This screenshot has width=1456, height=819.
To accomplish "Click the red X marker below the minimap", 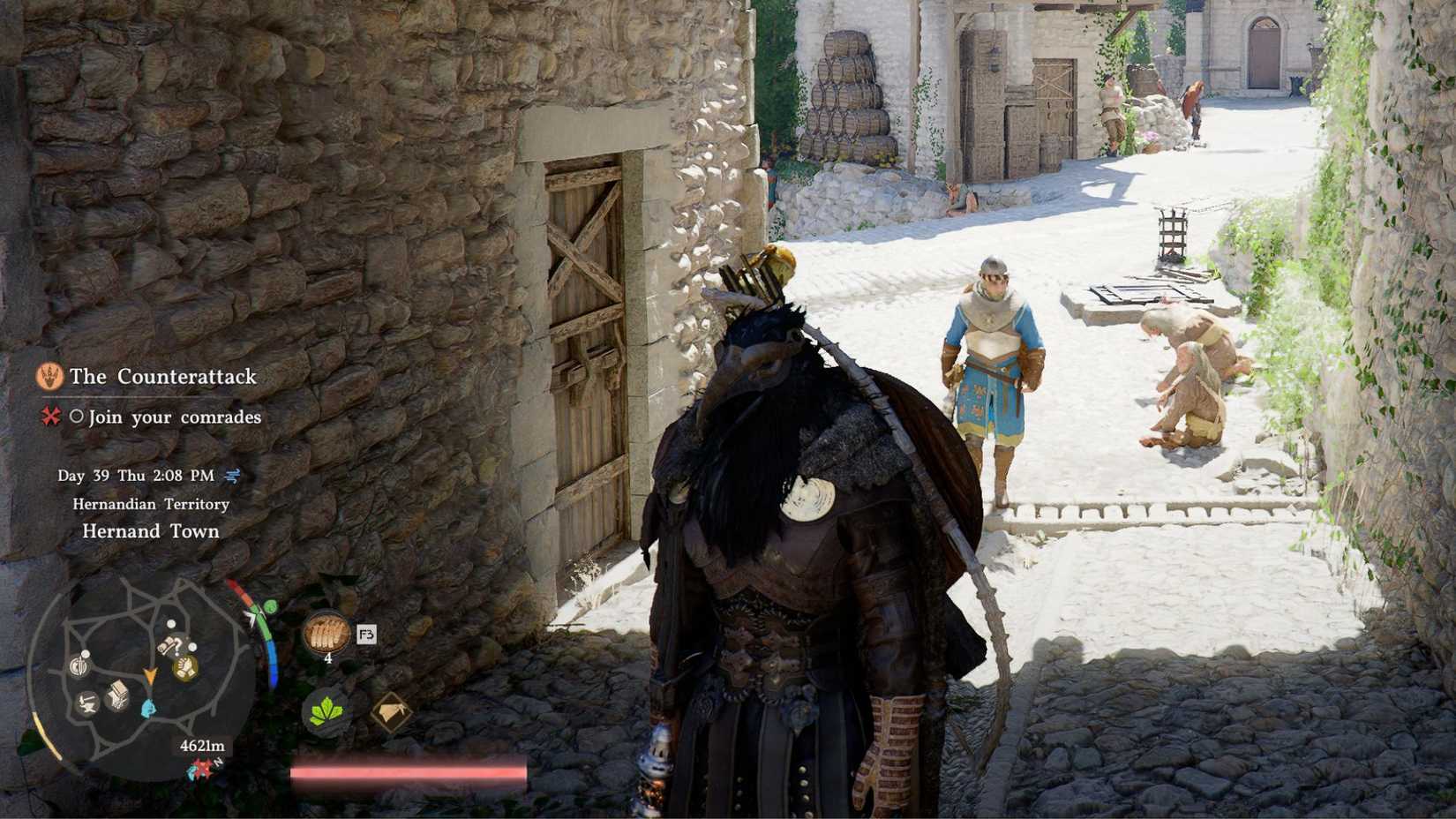I will [x=203, y=768].
